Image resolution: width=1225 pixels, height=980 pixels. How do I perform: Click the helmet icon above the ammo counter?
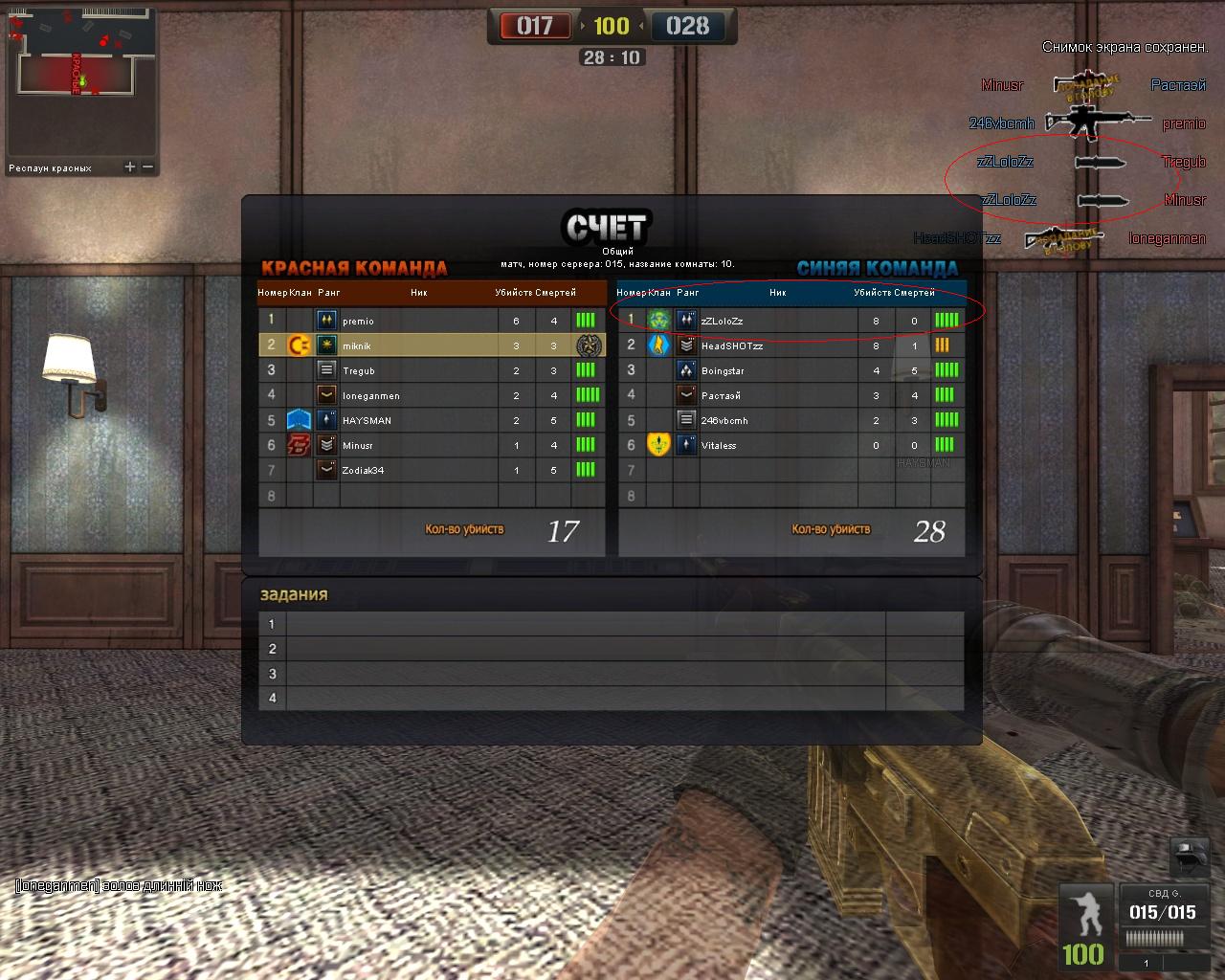pos(1191,854)
